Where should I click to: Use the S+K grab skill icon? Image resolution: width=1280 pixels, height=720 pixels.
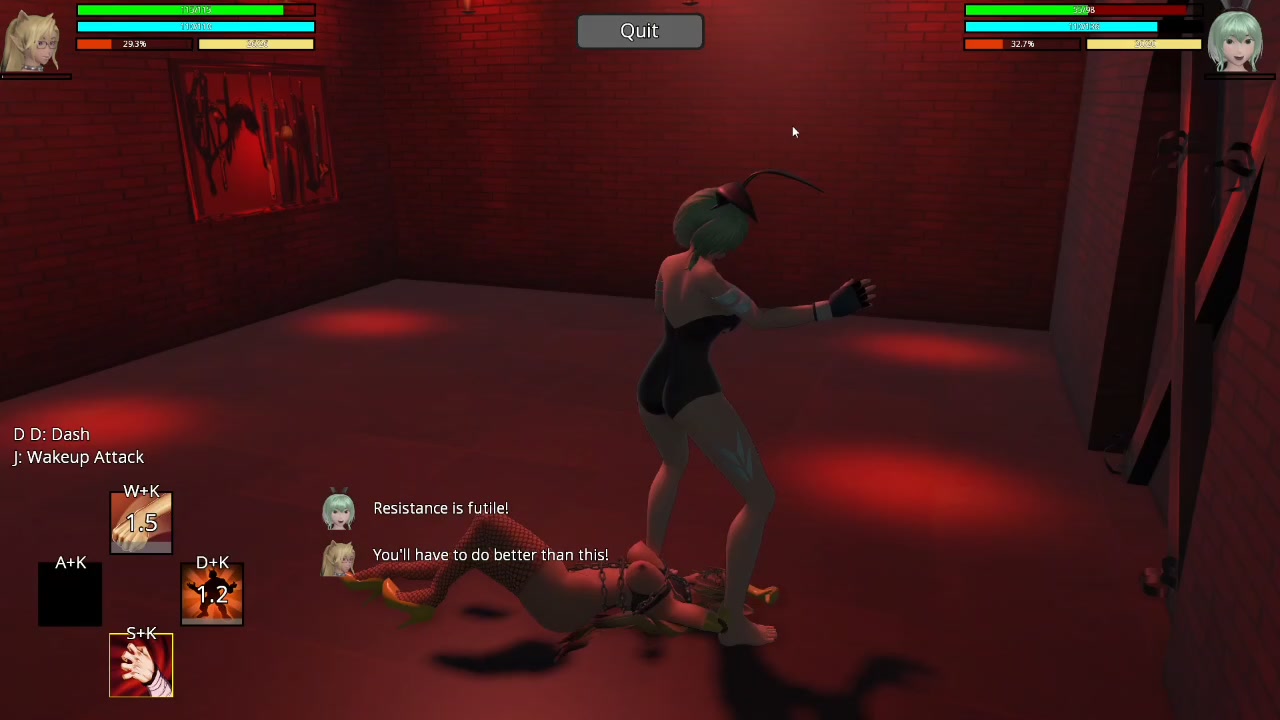click(x=141, y=666)
